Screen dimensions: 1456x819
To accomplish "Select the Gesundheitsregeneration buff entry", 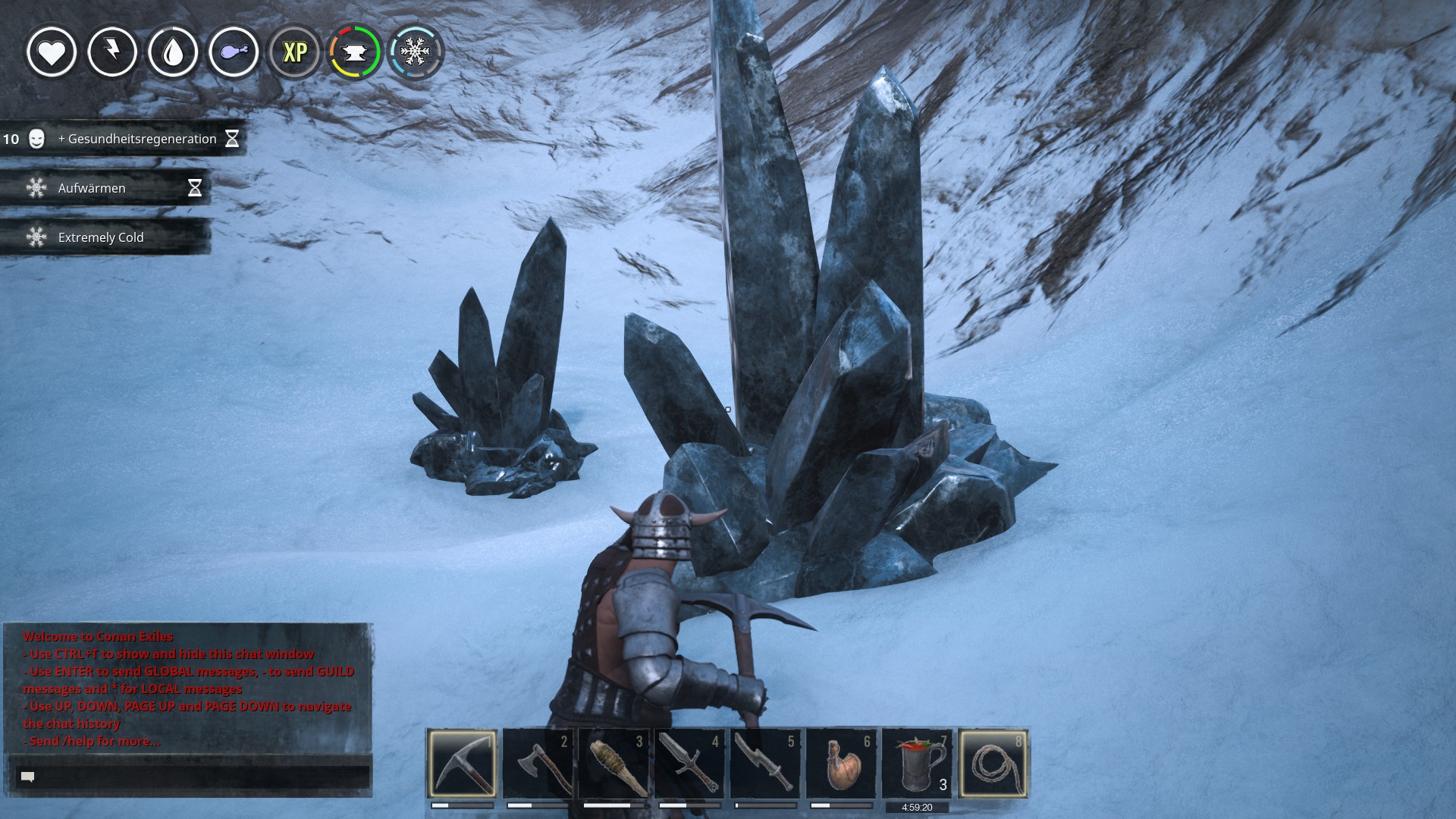I will point(123,139).
